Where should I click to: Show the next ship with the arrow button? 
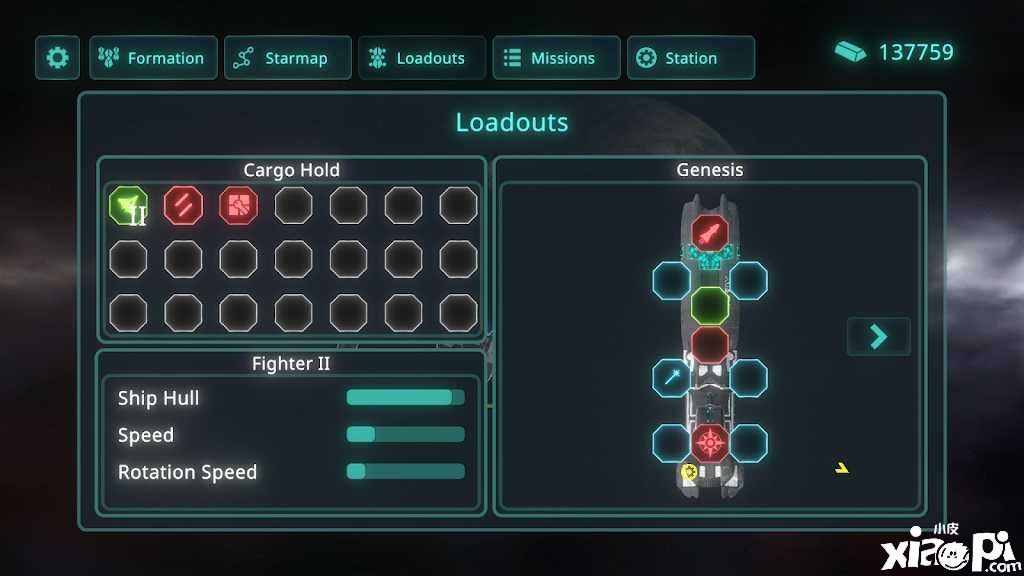coord(878,336)
